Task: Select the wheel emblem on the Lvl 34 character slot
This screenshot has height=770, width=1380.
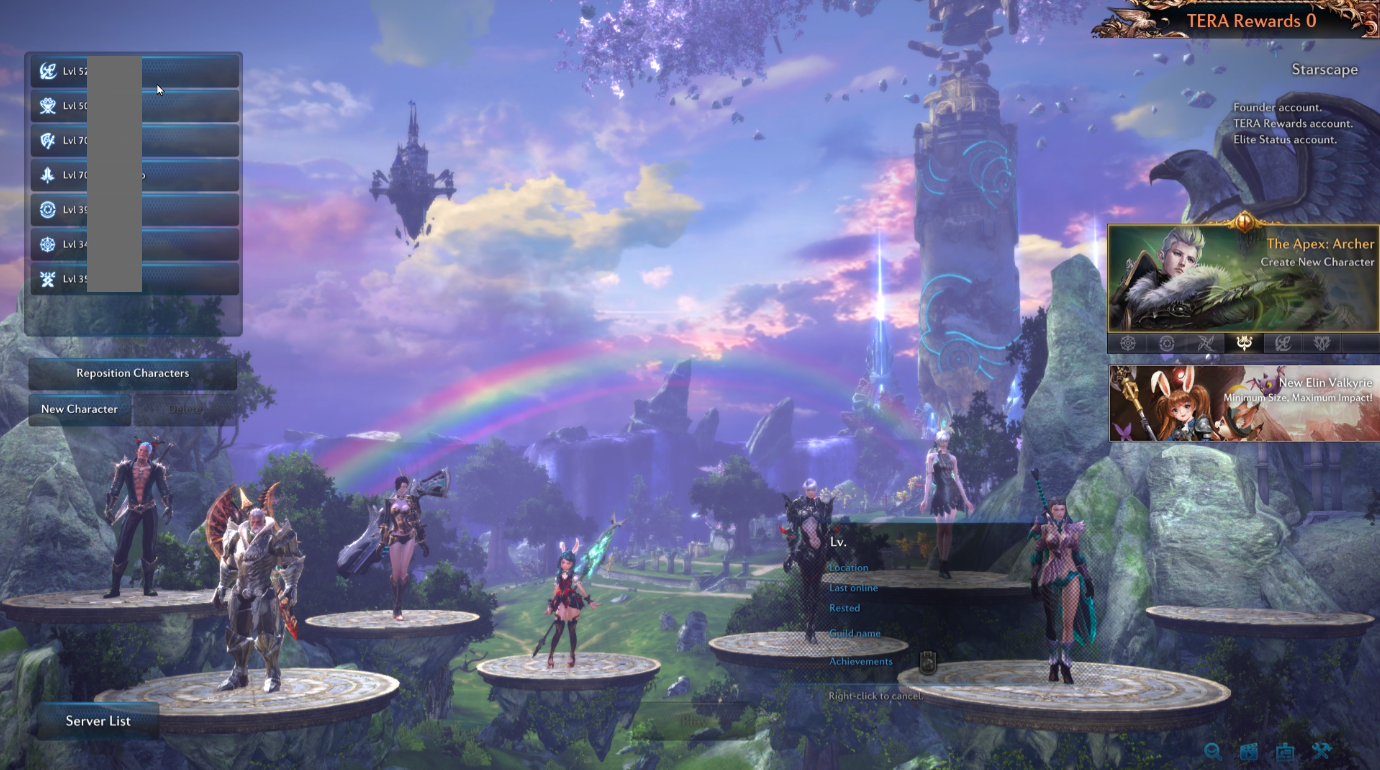Action: (x=47, y=243)
